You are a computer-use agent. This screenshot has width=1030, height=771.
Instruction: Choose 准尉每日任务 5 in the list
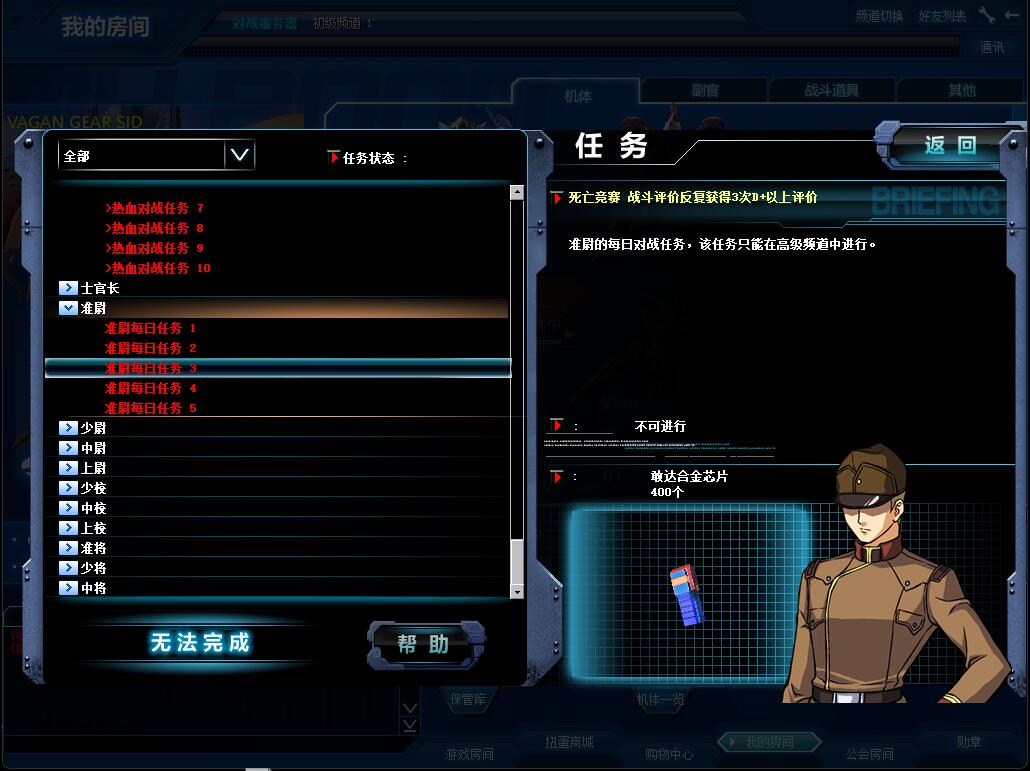pos(150,408)
